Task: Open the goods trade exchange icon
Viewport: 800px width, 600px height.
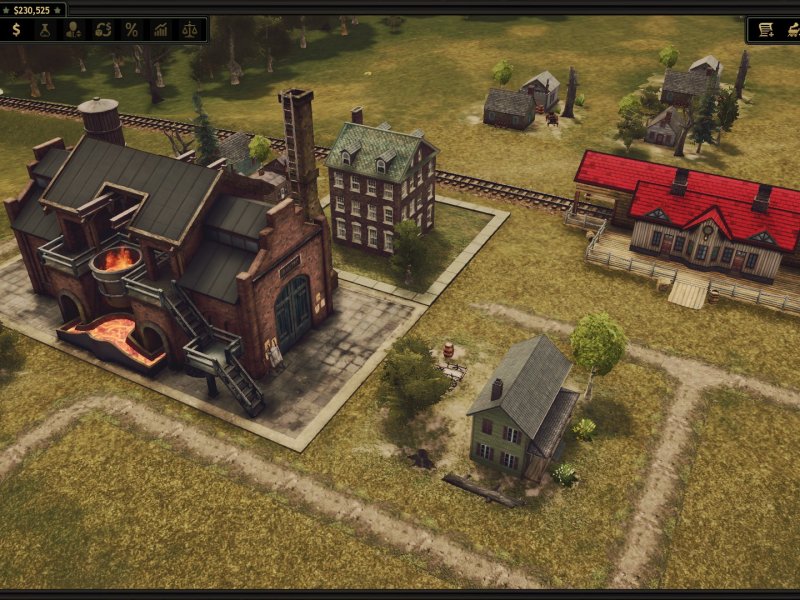Action: click(103, 30)
